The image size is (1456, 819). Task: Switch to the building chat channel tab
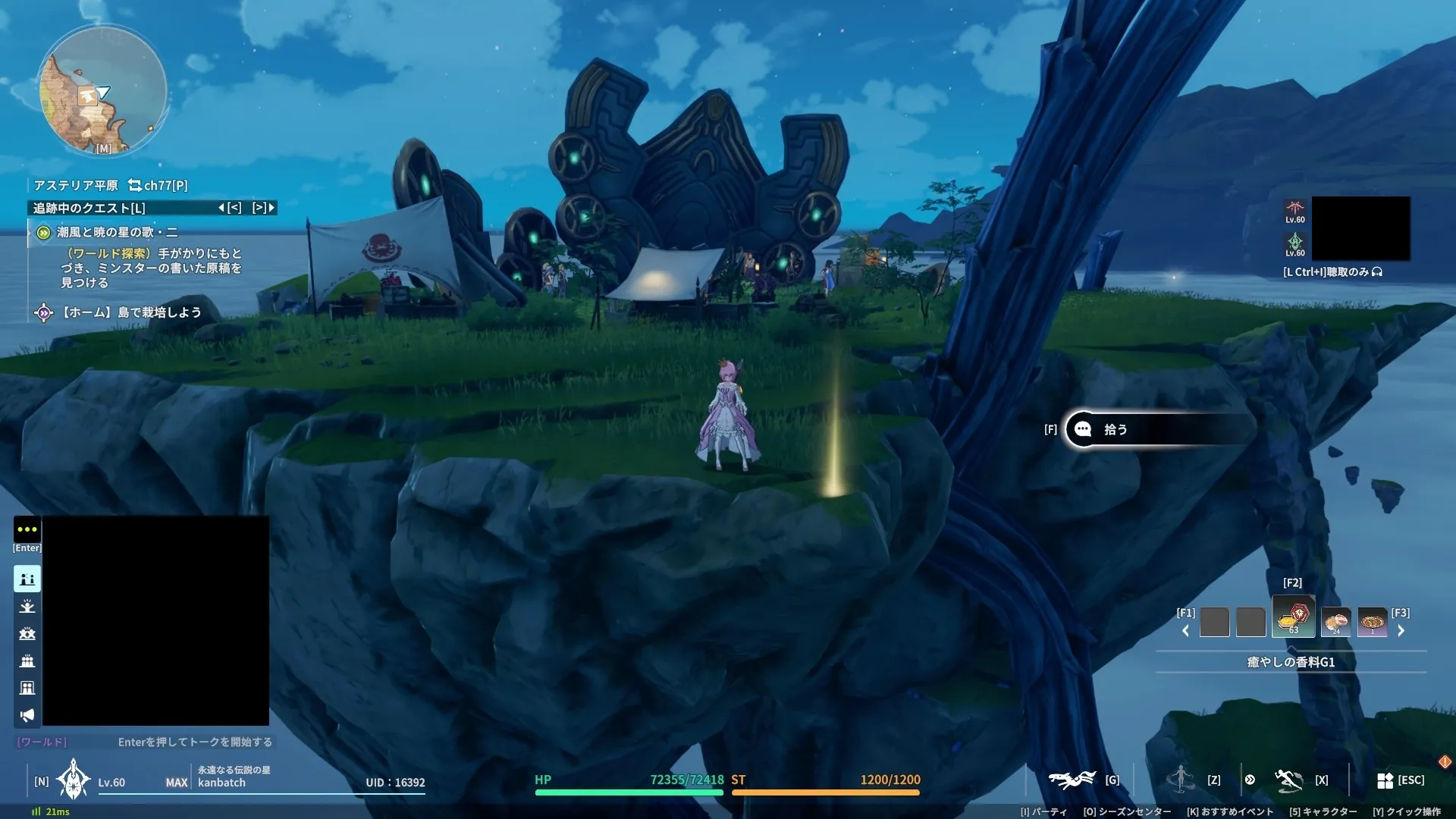pyautogui.click(x=27, y=688)
